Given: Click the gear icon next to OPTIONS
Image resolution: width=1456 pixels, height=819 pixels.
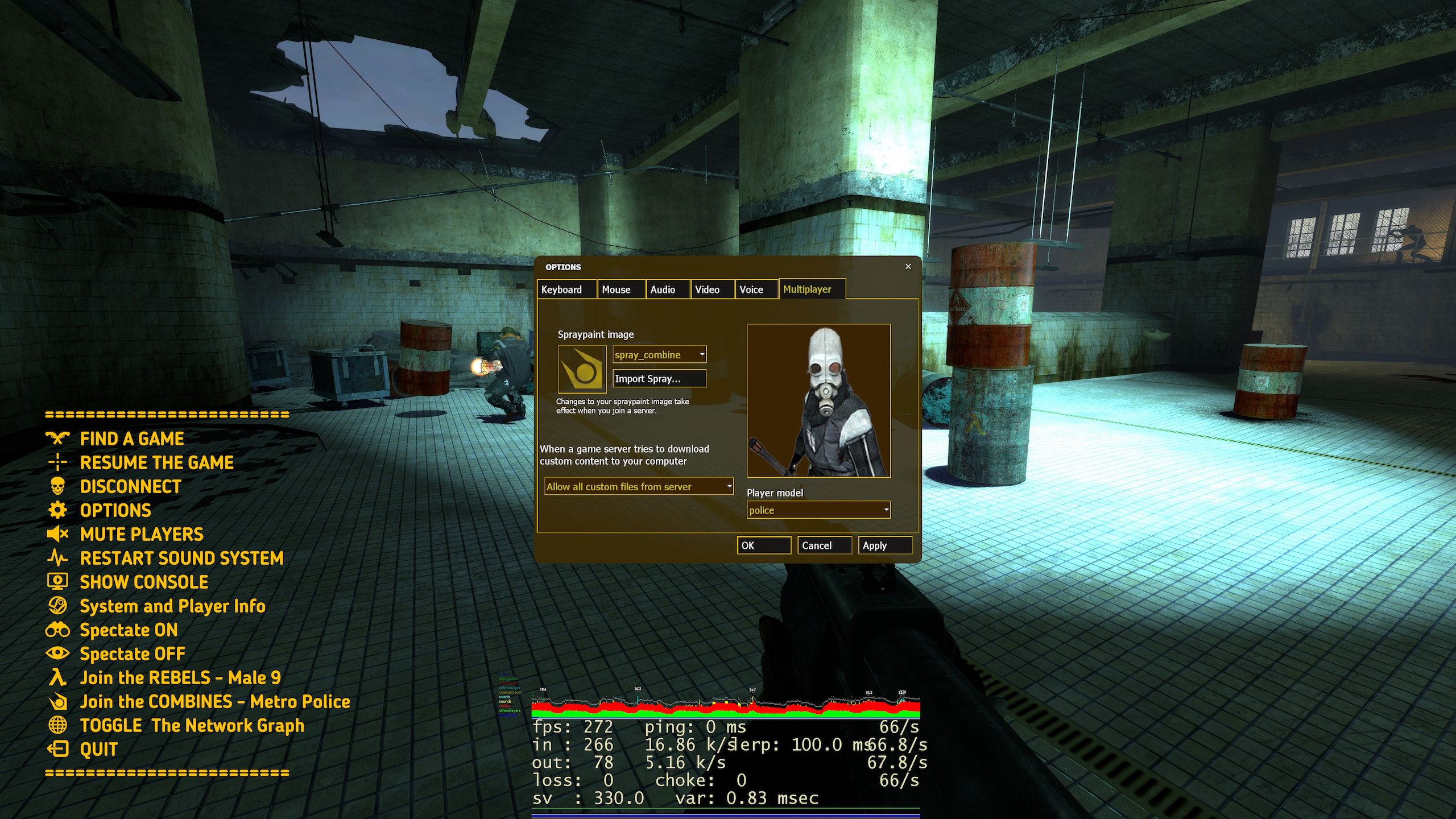Looking at the screenshot, I should (57, 511).
